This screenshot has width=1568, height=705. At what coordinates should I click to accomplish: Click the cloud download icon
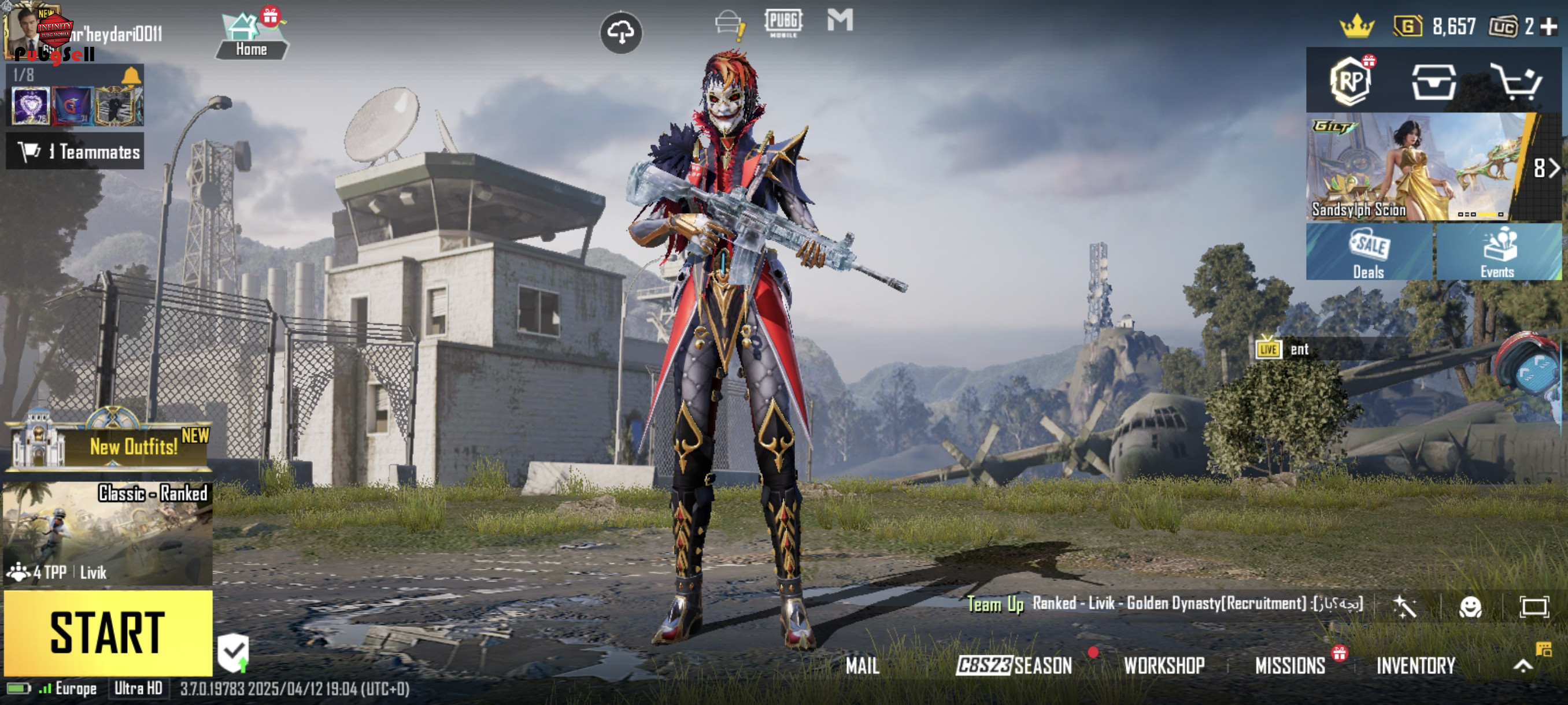[621, 32]
